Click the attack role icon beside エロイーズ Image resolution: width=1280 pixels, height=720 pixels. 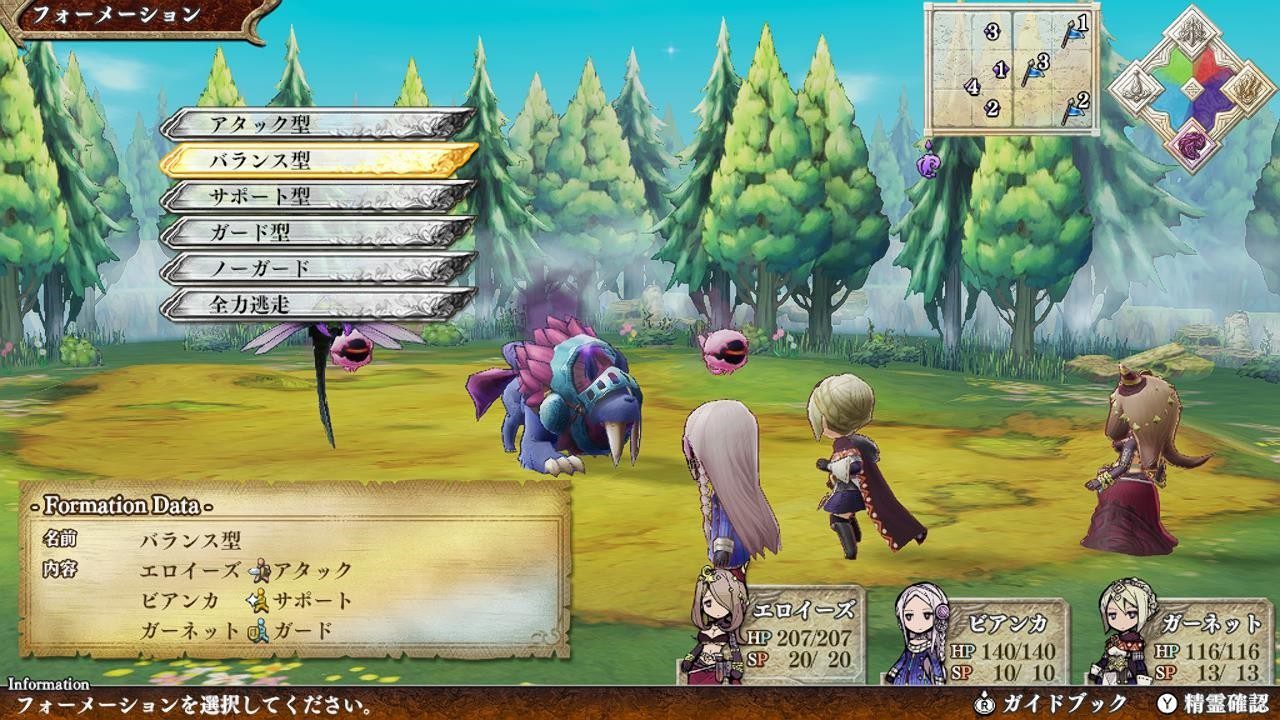[x=259, y=573]
